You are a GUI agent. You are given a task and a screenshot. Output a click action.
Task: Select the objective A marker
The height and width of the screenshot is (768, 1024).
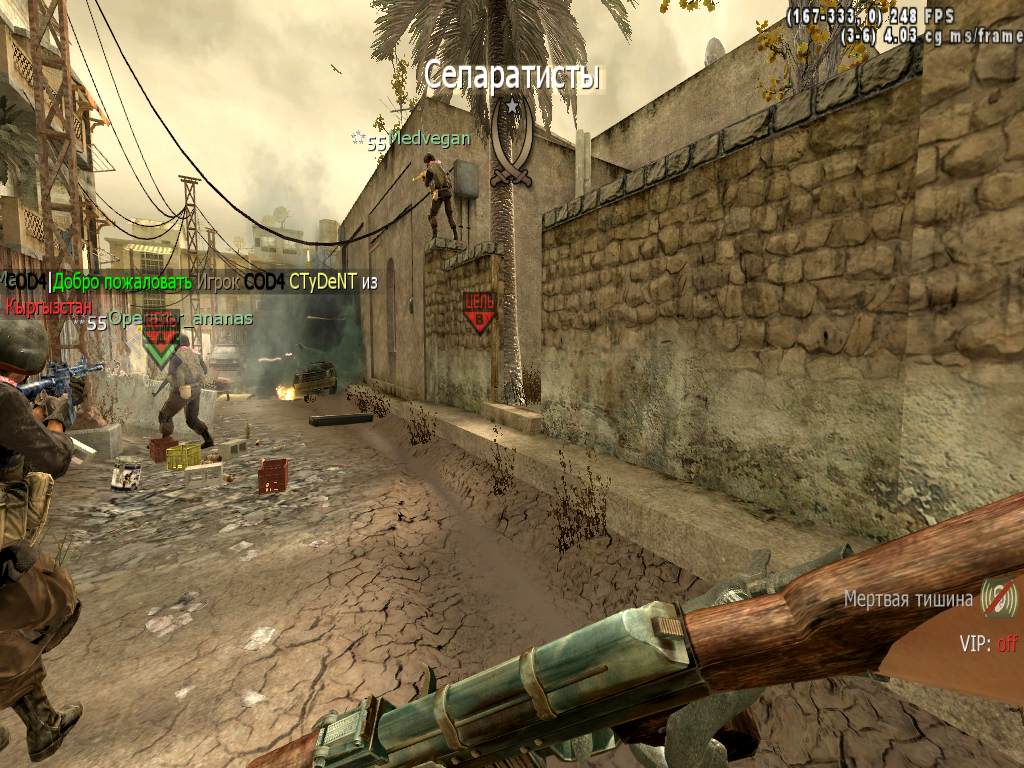click(160, 338)
